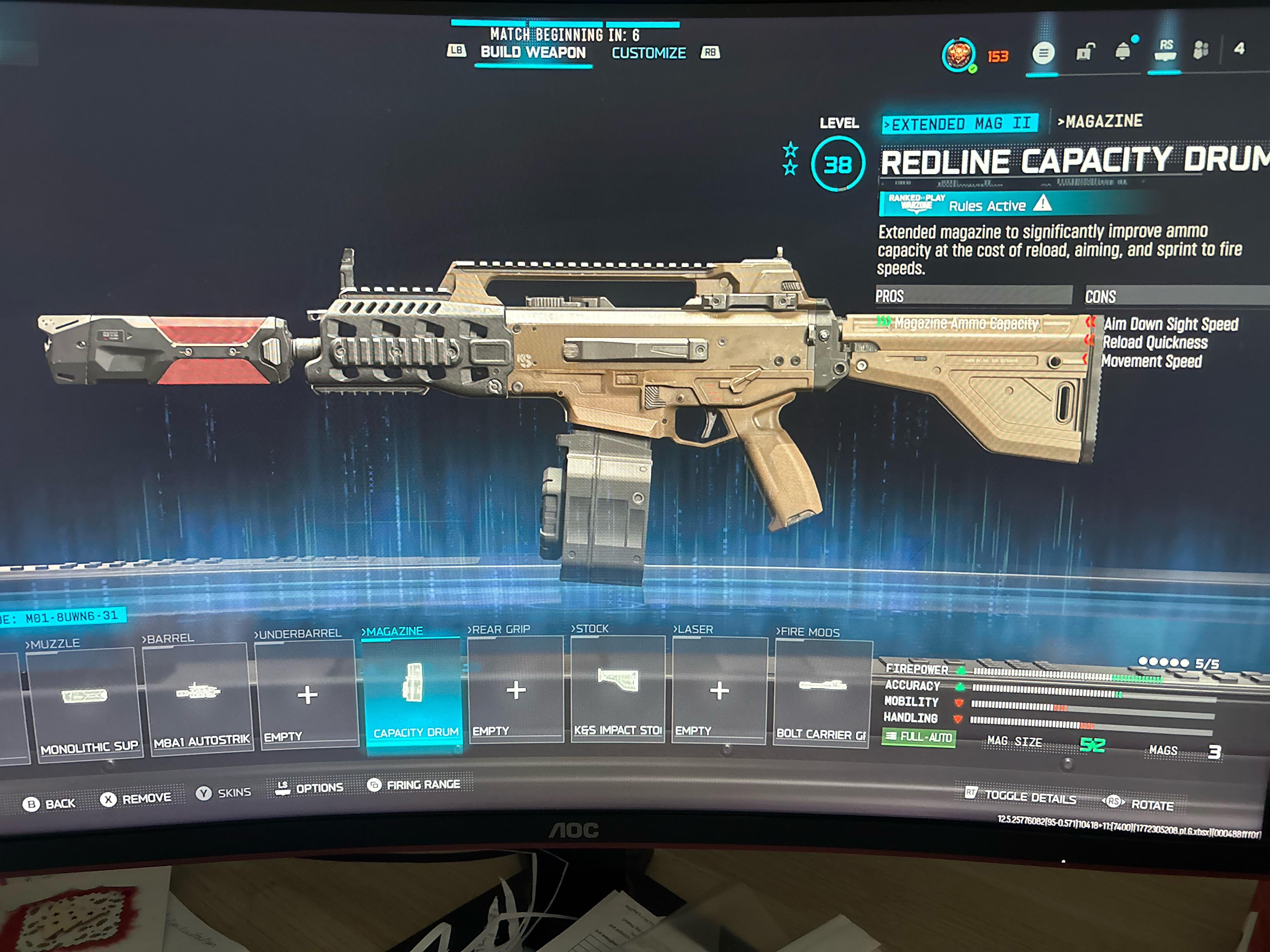The width and height of the screenshot is (1270, 952).
Task: Switch to the Build Weapon tab
Action: pos(533,53)
